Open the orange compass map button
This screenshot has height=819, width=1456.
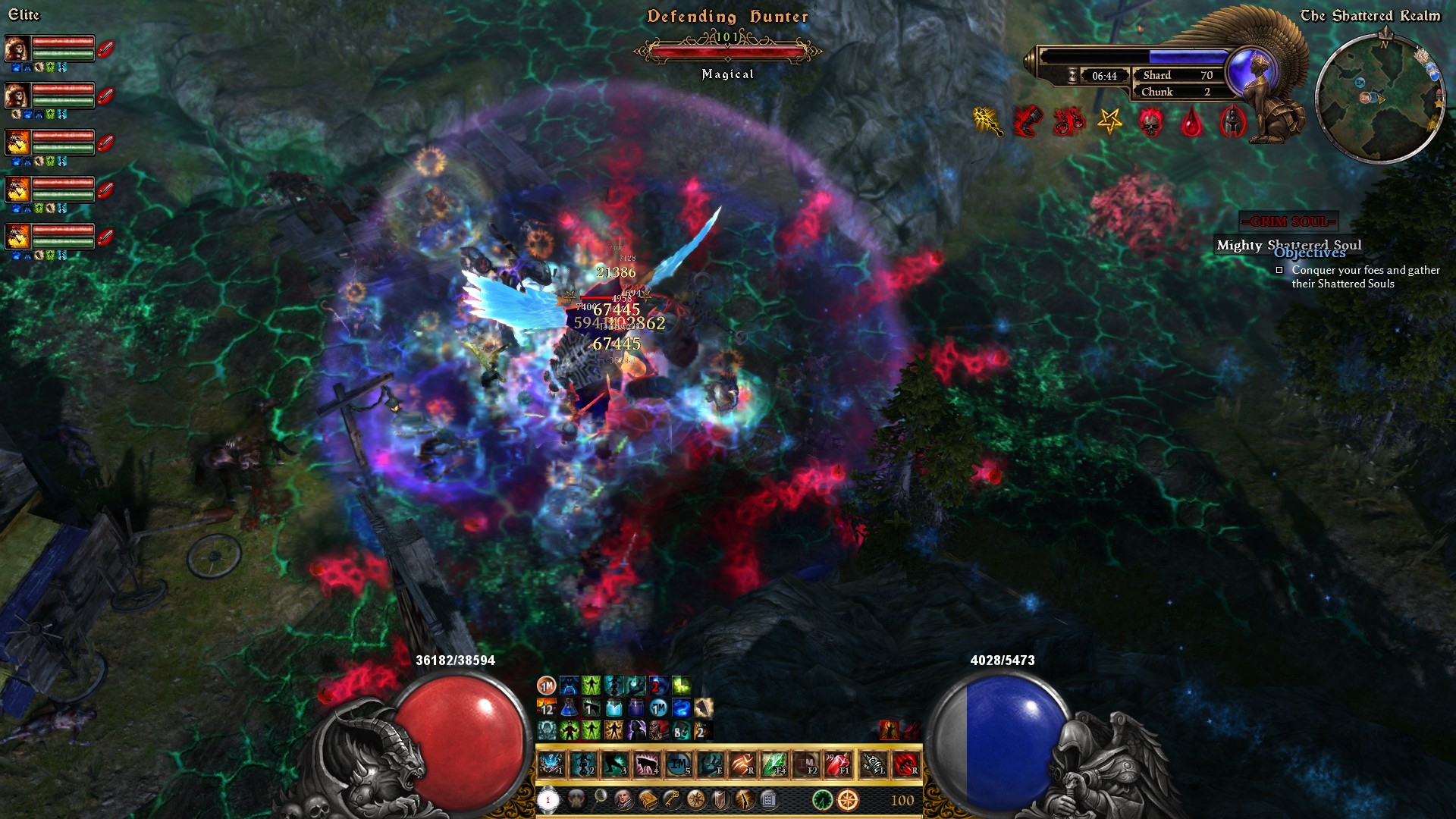[x=848, y=799]
